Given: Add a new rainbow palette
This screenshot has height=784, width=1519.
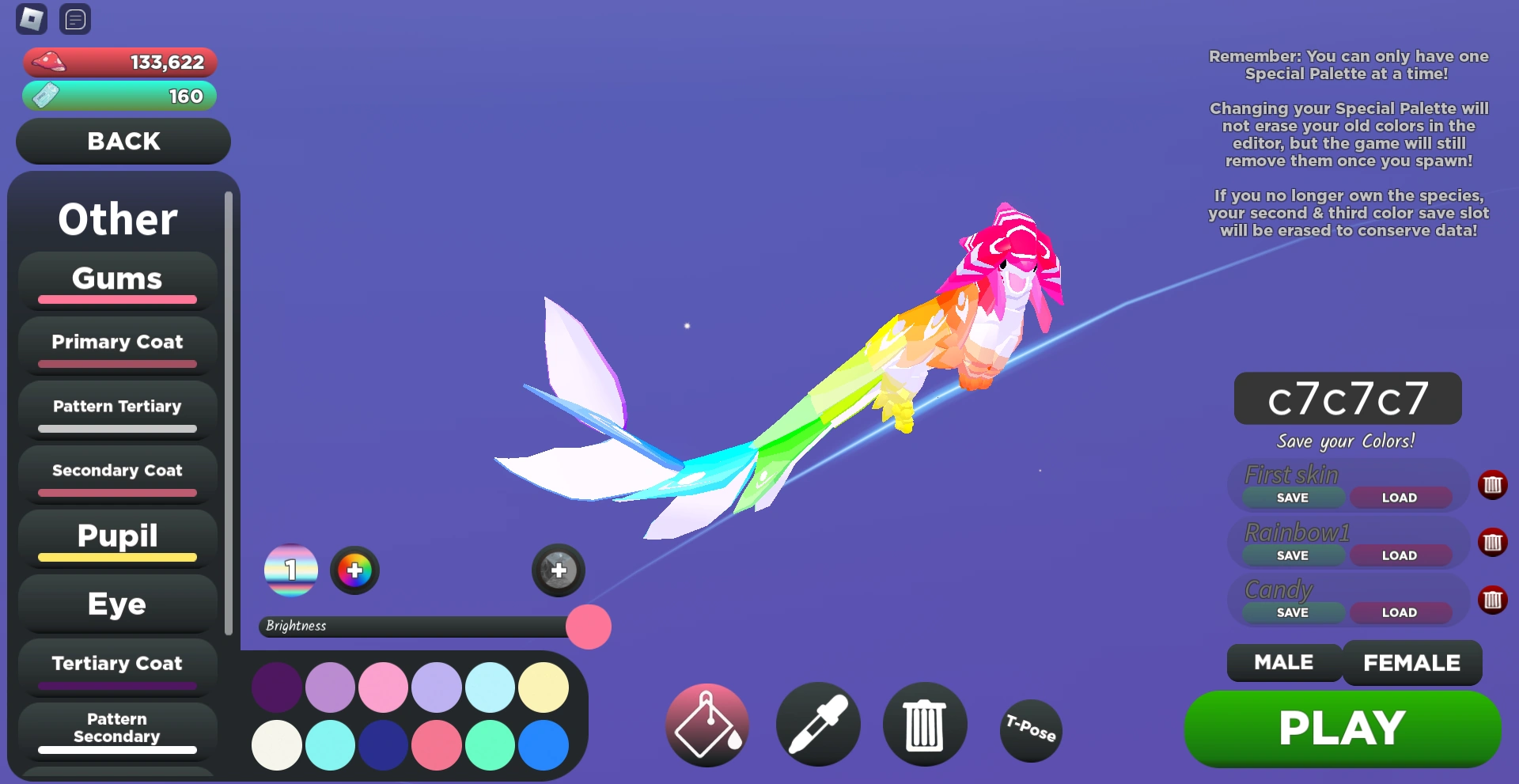Looking at the screenshot, I should point(354,570).
